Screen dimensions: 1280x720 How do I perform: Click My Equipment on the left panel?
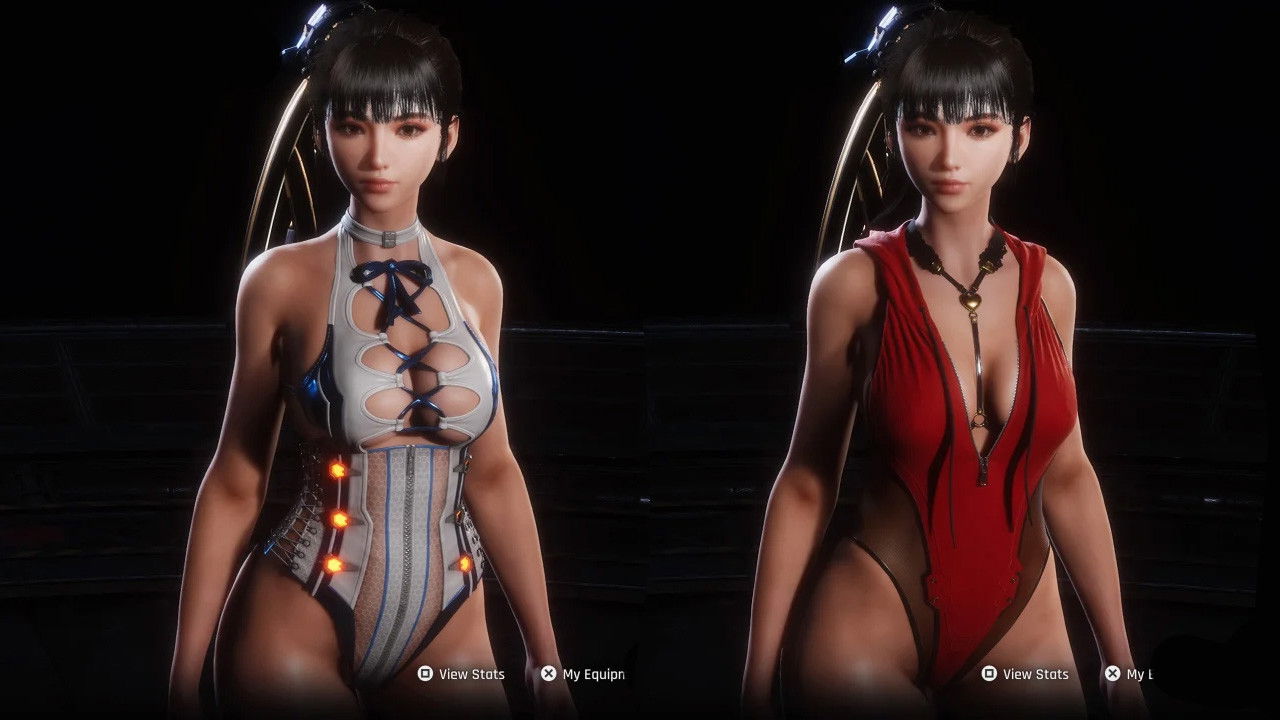pos(589,674)
